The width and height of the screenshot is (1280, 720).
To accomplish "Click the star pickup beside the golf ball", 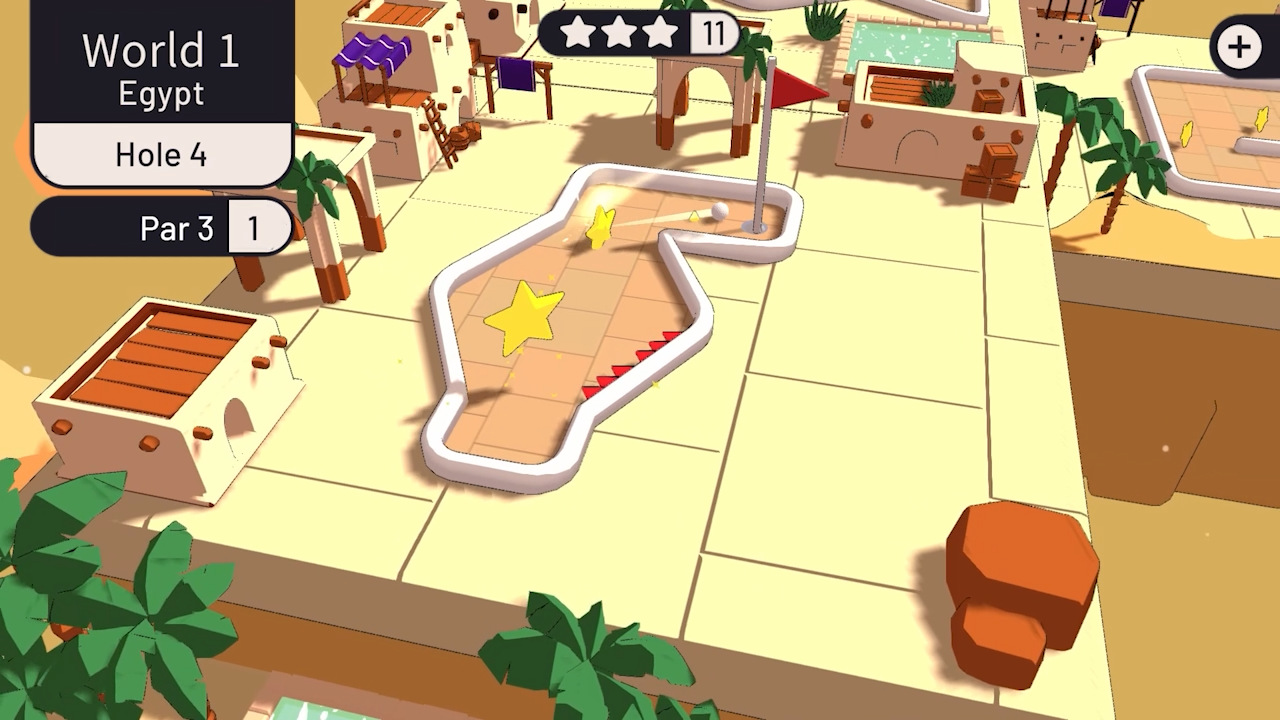I will coord(693,217).
